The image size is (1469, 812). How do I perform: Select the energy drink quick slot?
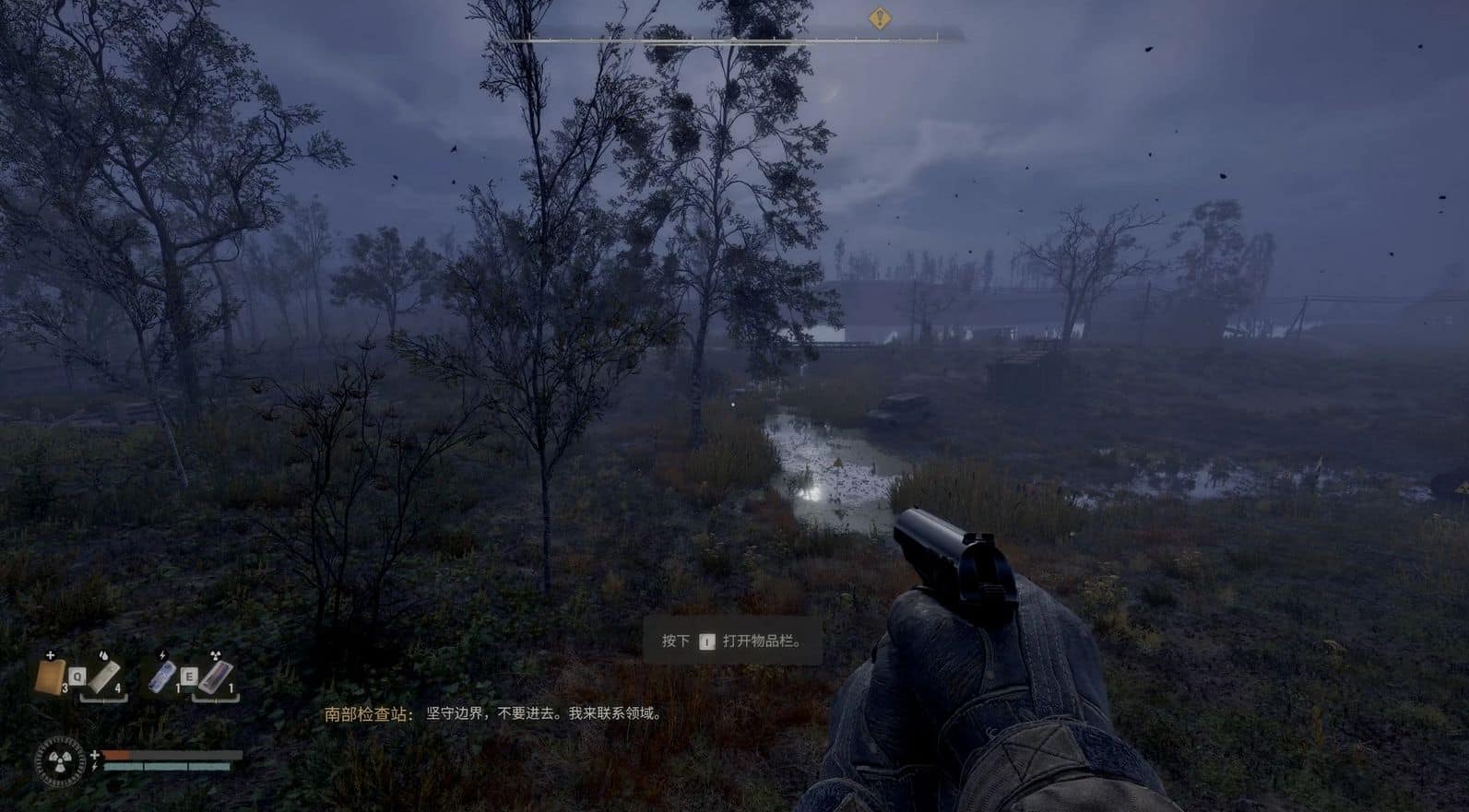[x=162, y=677]
